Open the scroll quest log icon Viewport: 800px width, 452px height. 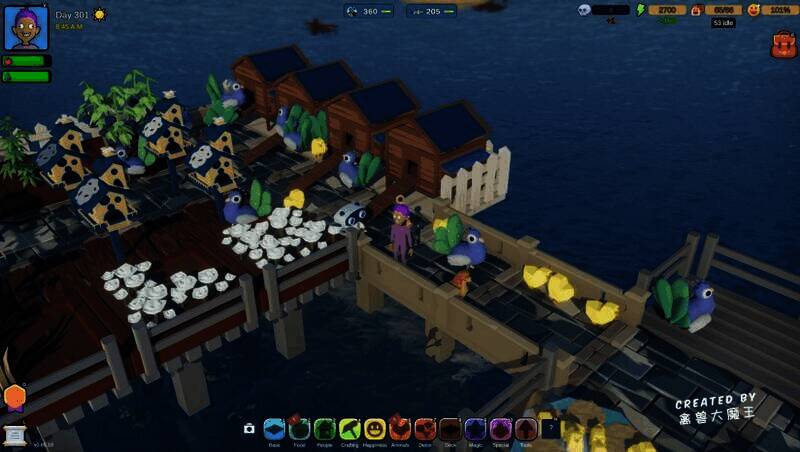pos(15,435)
